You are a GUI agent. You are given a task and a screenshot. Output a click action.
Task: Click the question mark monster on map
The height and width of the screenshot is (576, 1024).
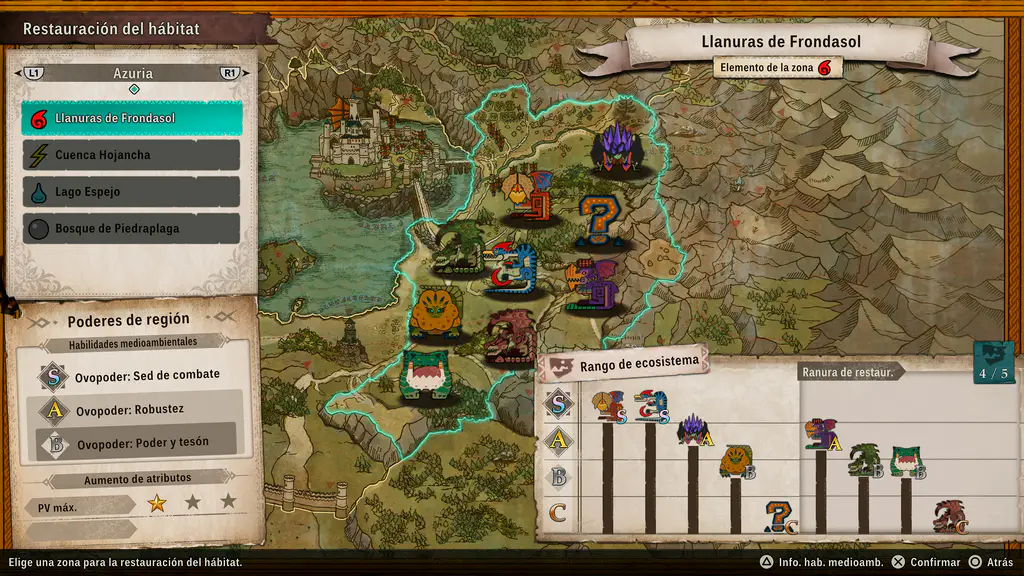point(600,221)
